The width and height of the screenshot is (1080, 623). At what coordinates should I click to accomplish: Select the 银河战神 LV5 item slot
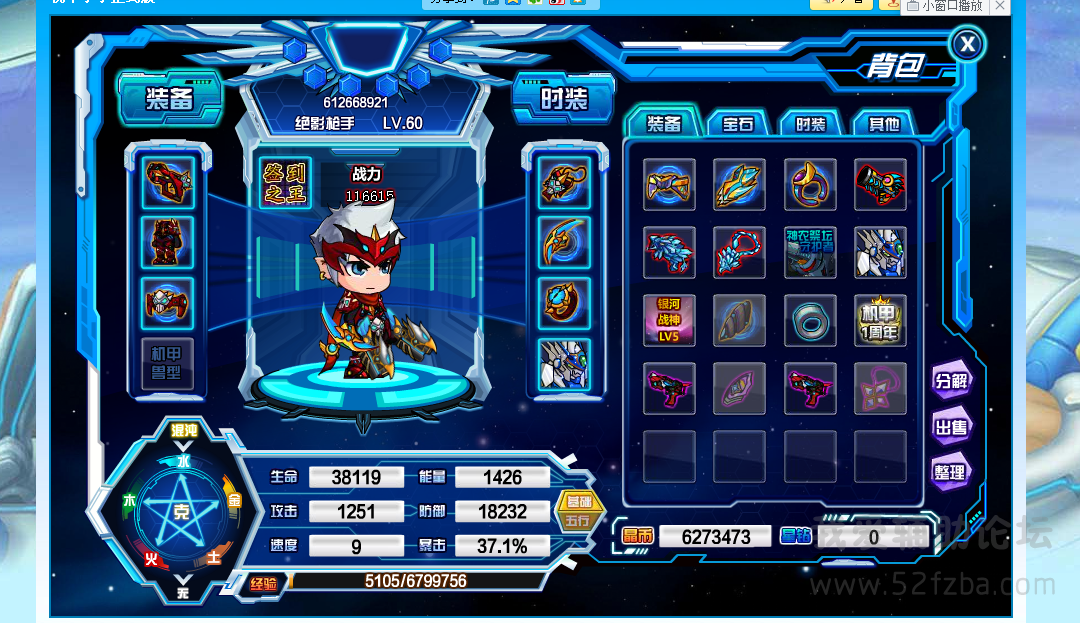pos(669,321)
